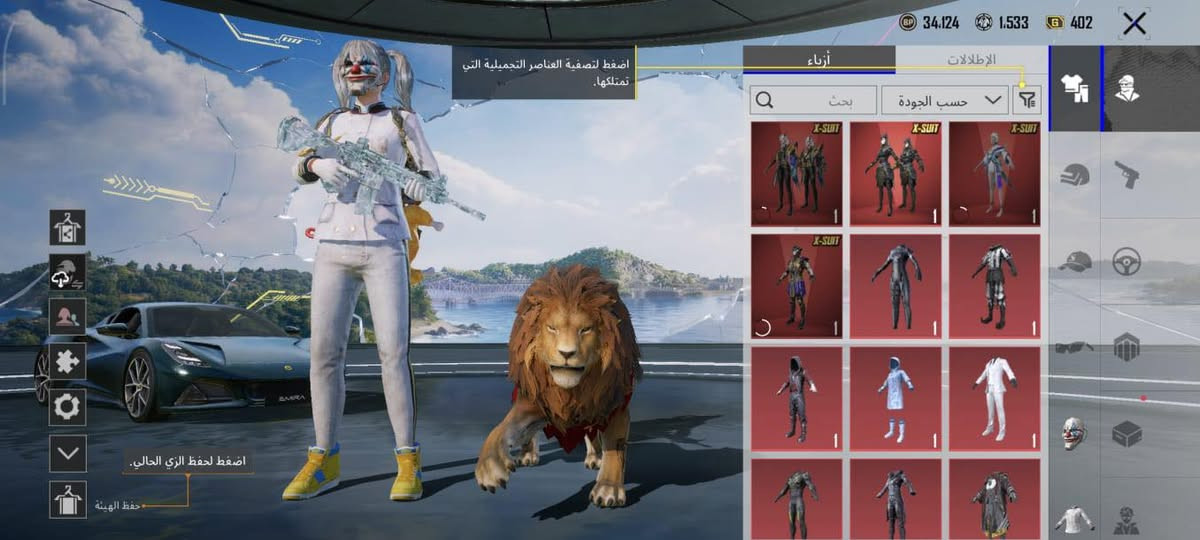Open the helmet category icon

click(x=1075, y=175)
